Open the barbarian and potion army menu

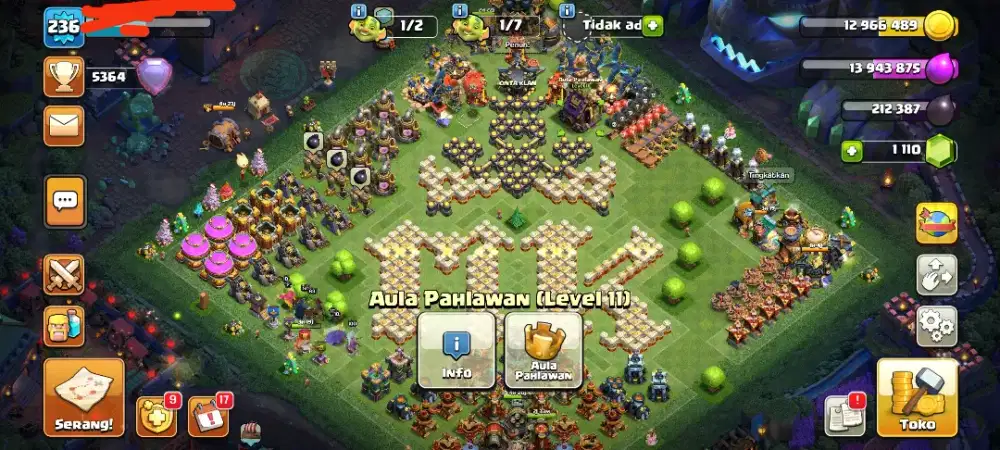64,327
